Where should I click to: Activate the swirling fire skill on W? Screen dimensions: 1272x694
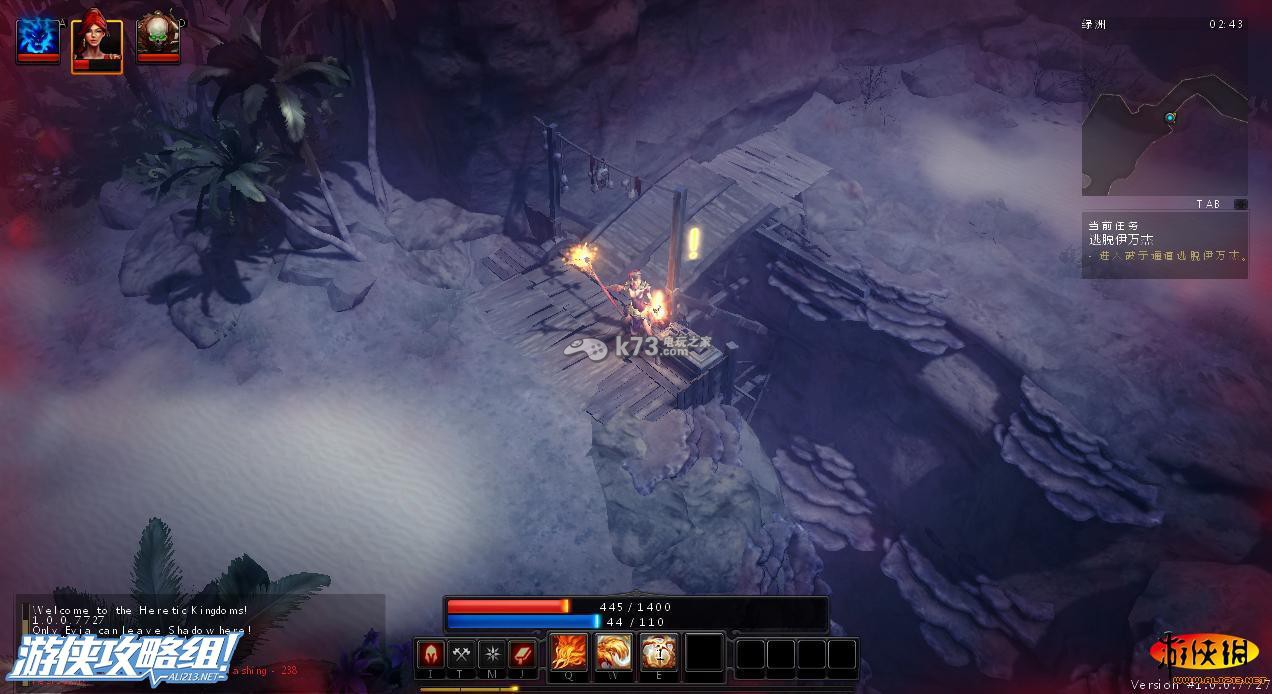pyautogui.click(x=614, y=653)
